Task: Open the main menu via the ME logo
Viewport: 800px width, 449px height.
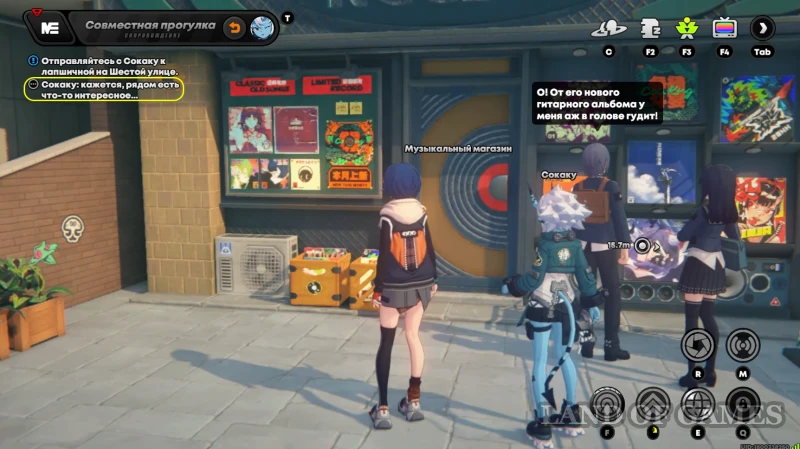Action: 49,27
